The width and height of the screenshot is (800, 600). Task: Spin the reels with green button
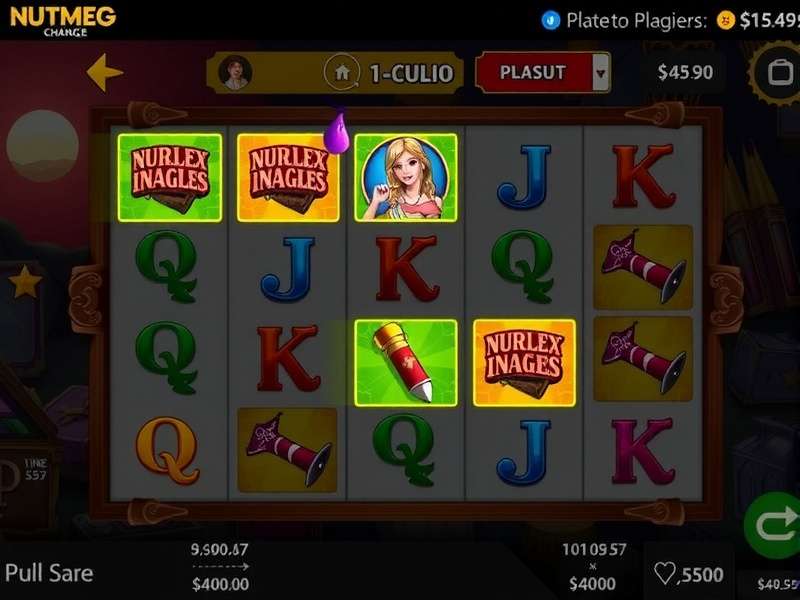pyautogui.click(x=770, y=524)
